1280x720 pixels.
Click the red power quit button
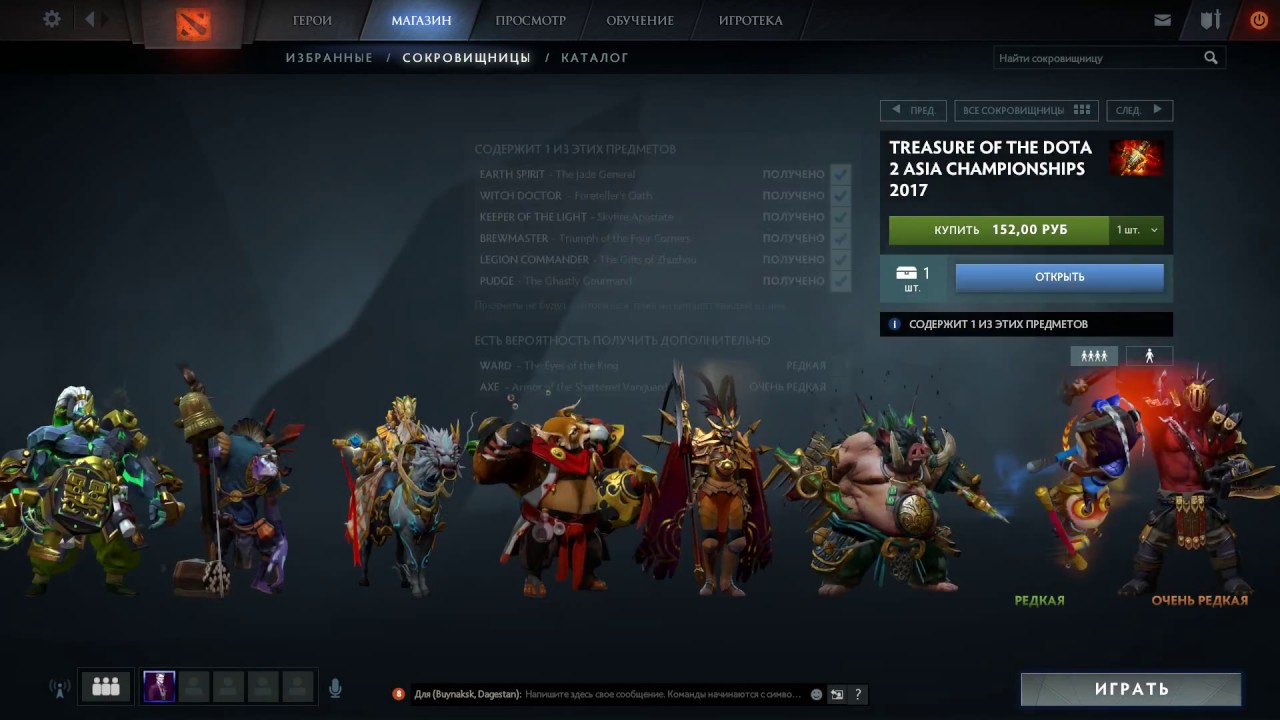coord(1258,20)
